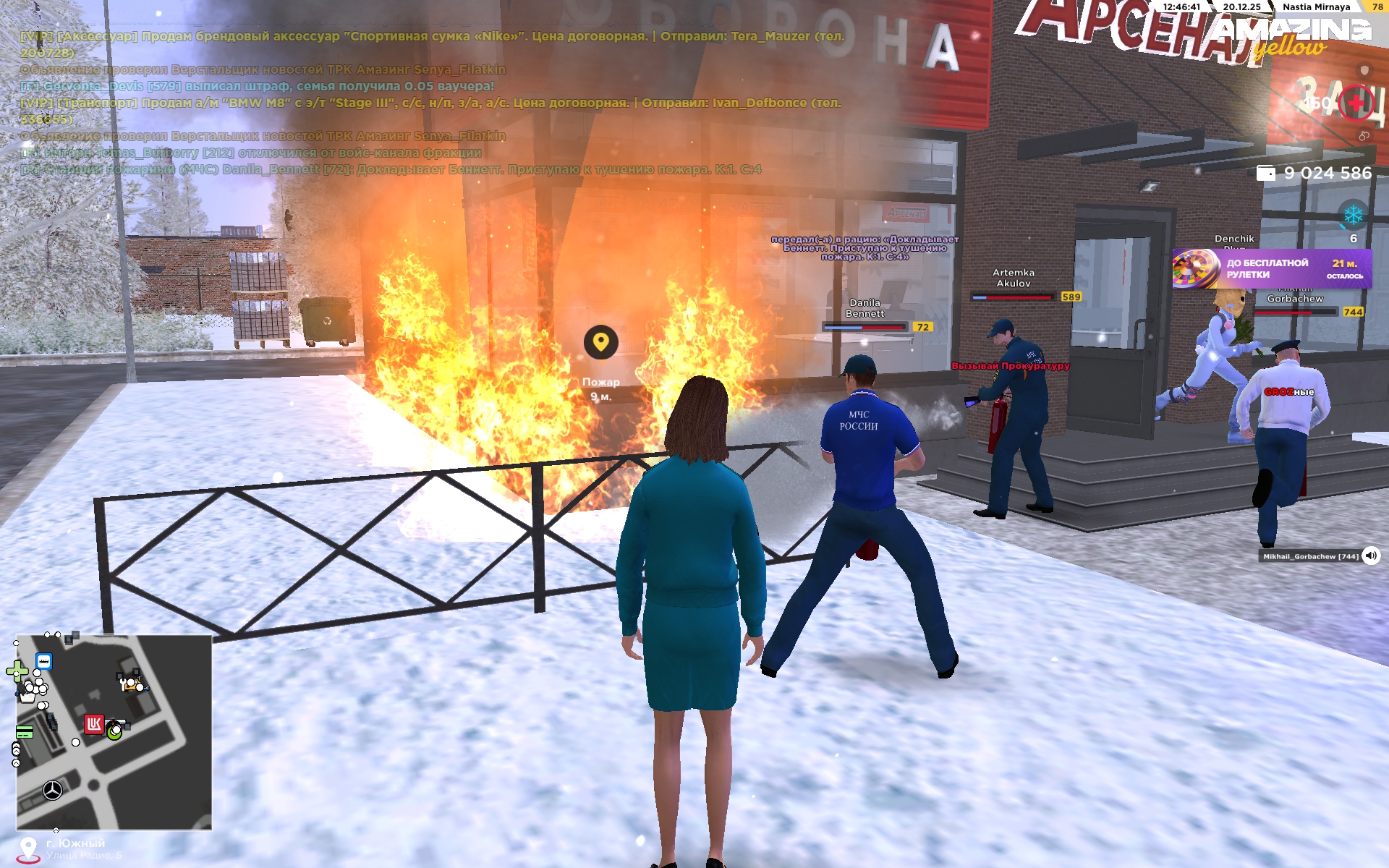The height and width of the screenshot is (868, 1389).
Task: Open the free roulette banner
Action: [1271, 268]
